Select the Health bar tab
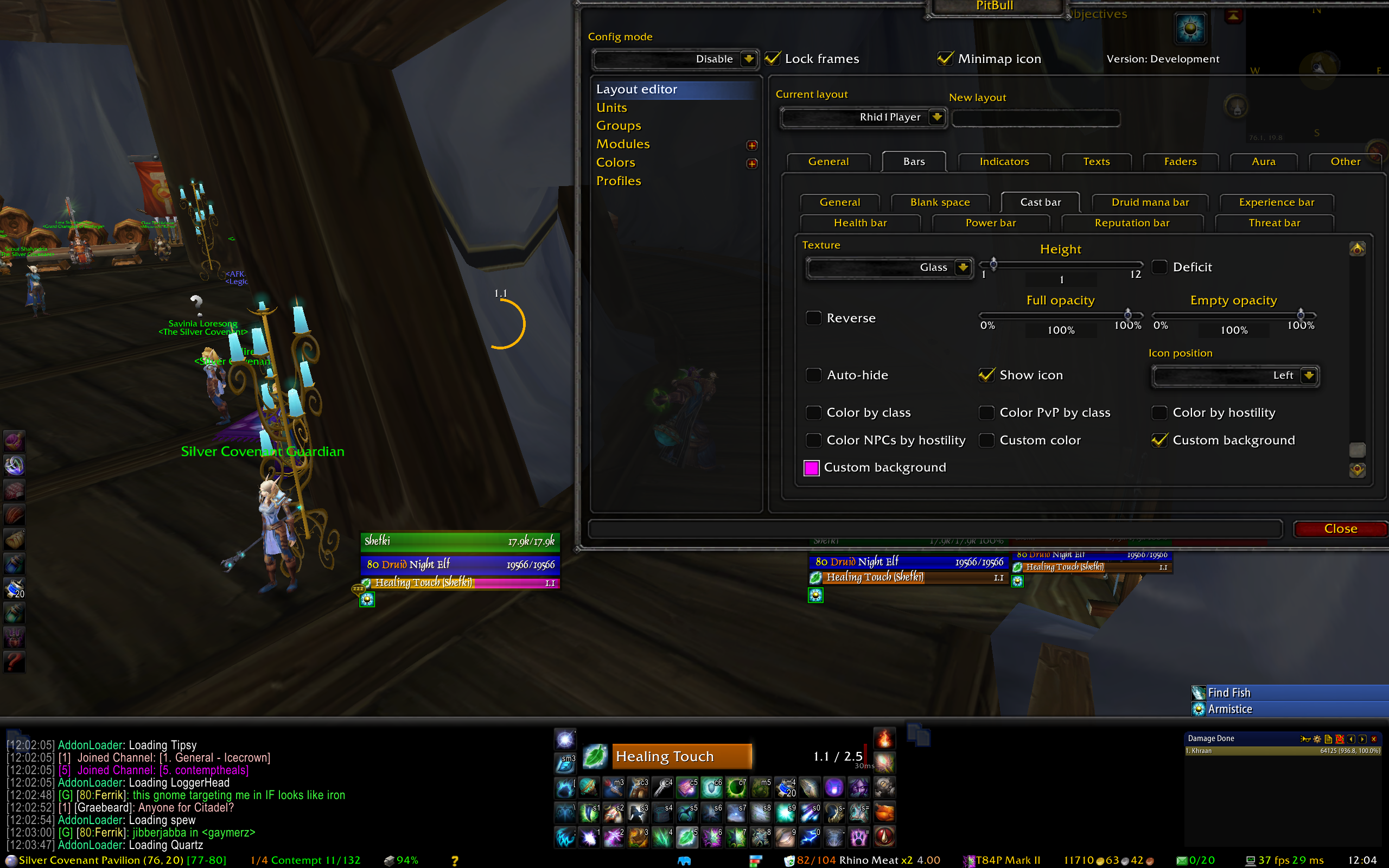 tap(860, 223)
